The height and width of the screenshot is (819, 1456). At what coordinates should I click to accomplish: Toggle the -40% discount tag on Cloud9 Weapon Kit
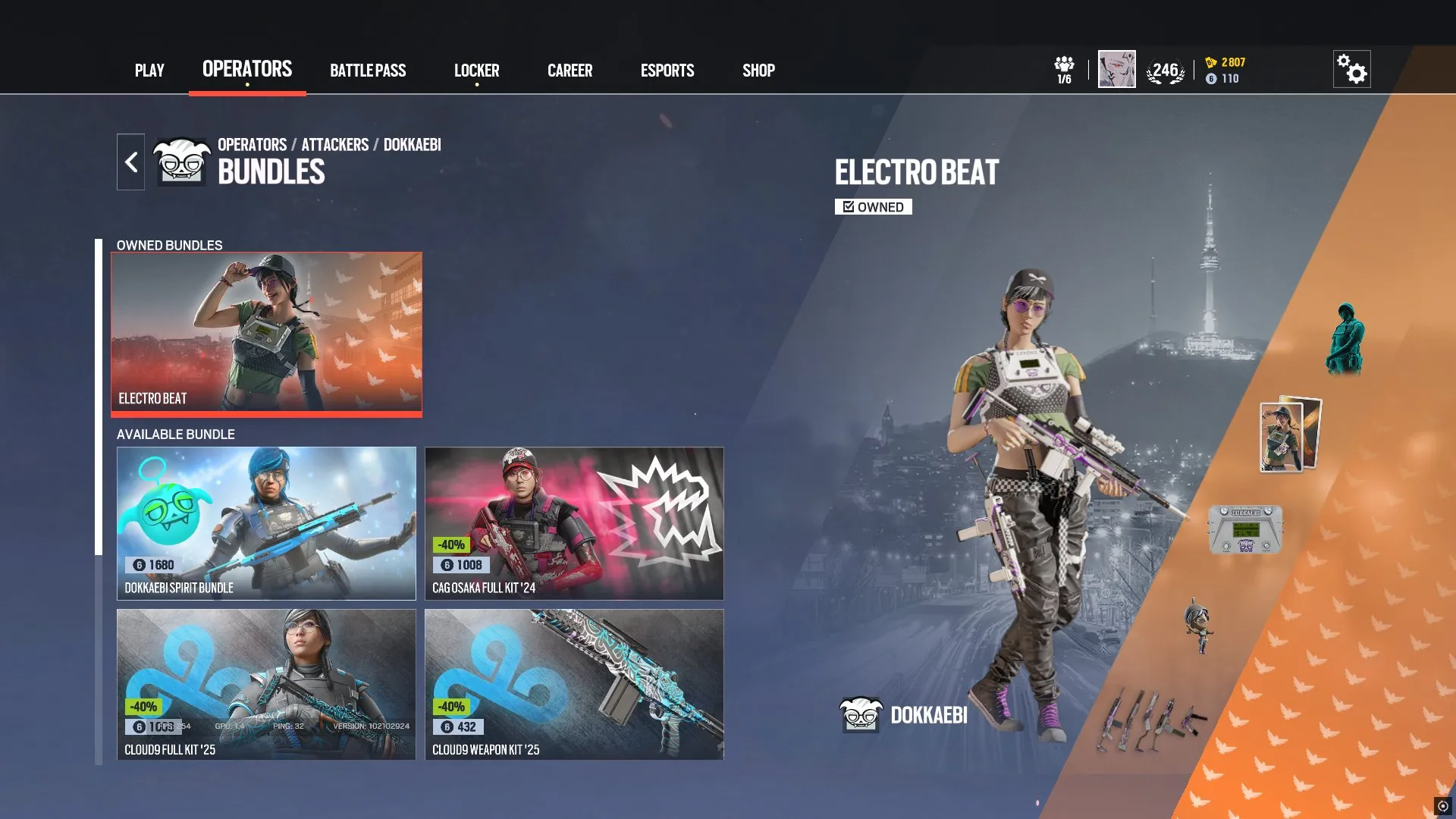tap(451, 707)
